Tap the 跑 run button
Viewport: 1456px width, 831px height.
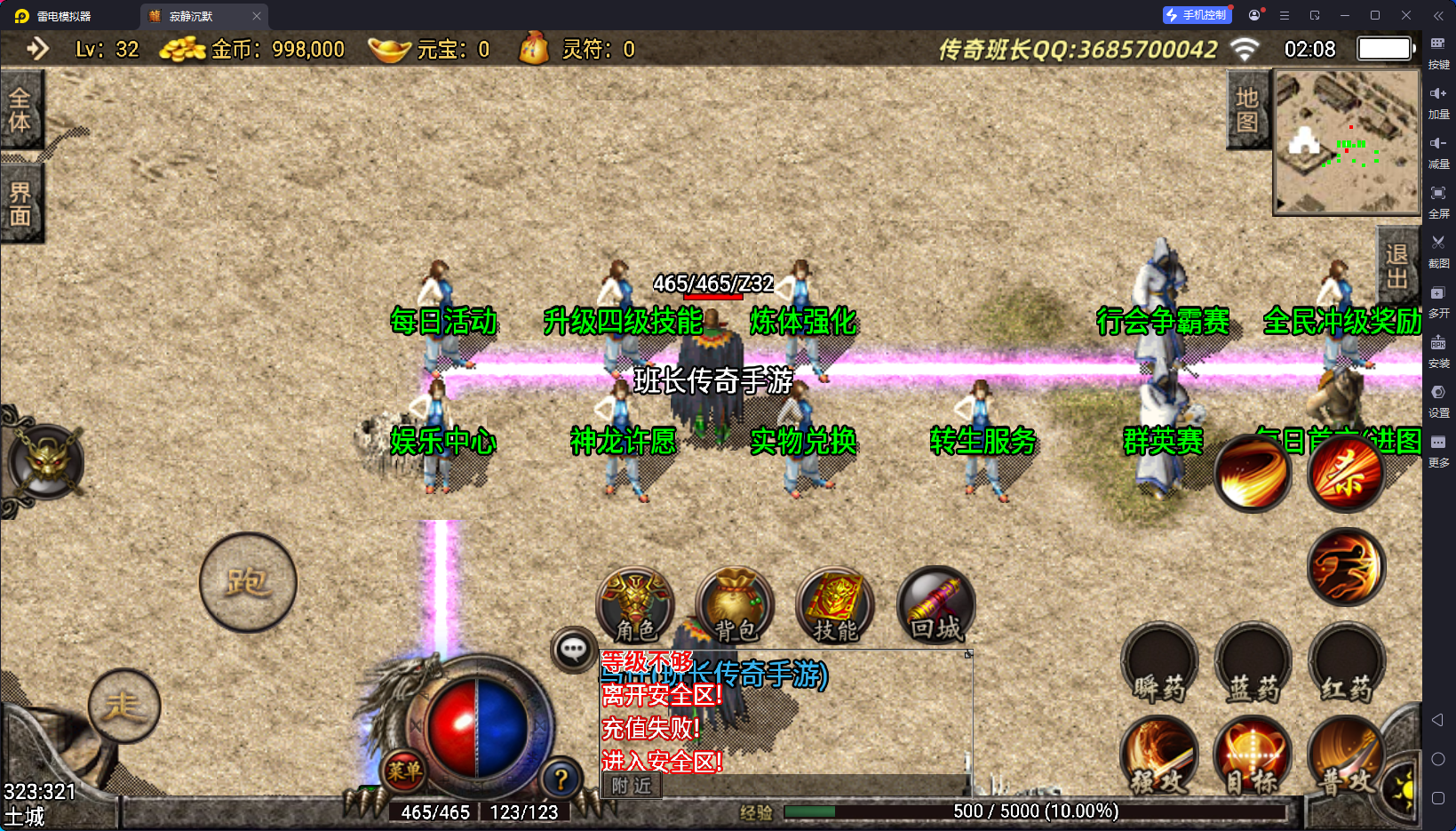248,582
